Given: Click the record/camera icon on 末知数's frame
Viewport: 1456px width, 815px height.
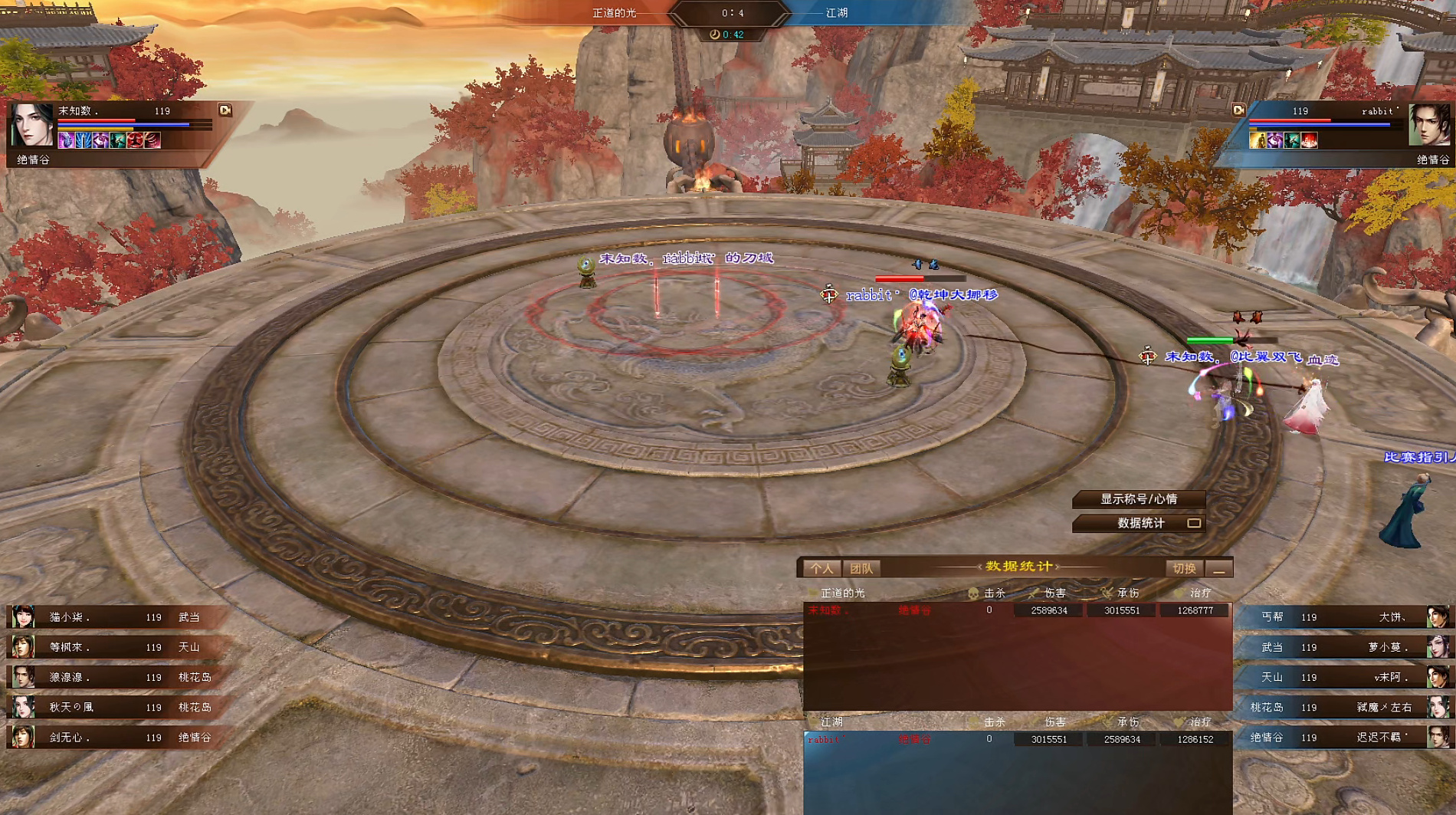Looking at the screenshot, I should 224,110.
